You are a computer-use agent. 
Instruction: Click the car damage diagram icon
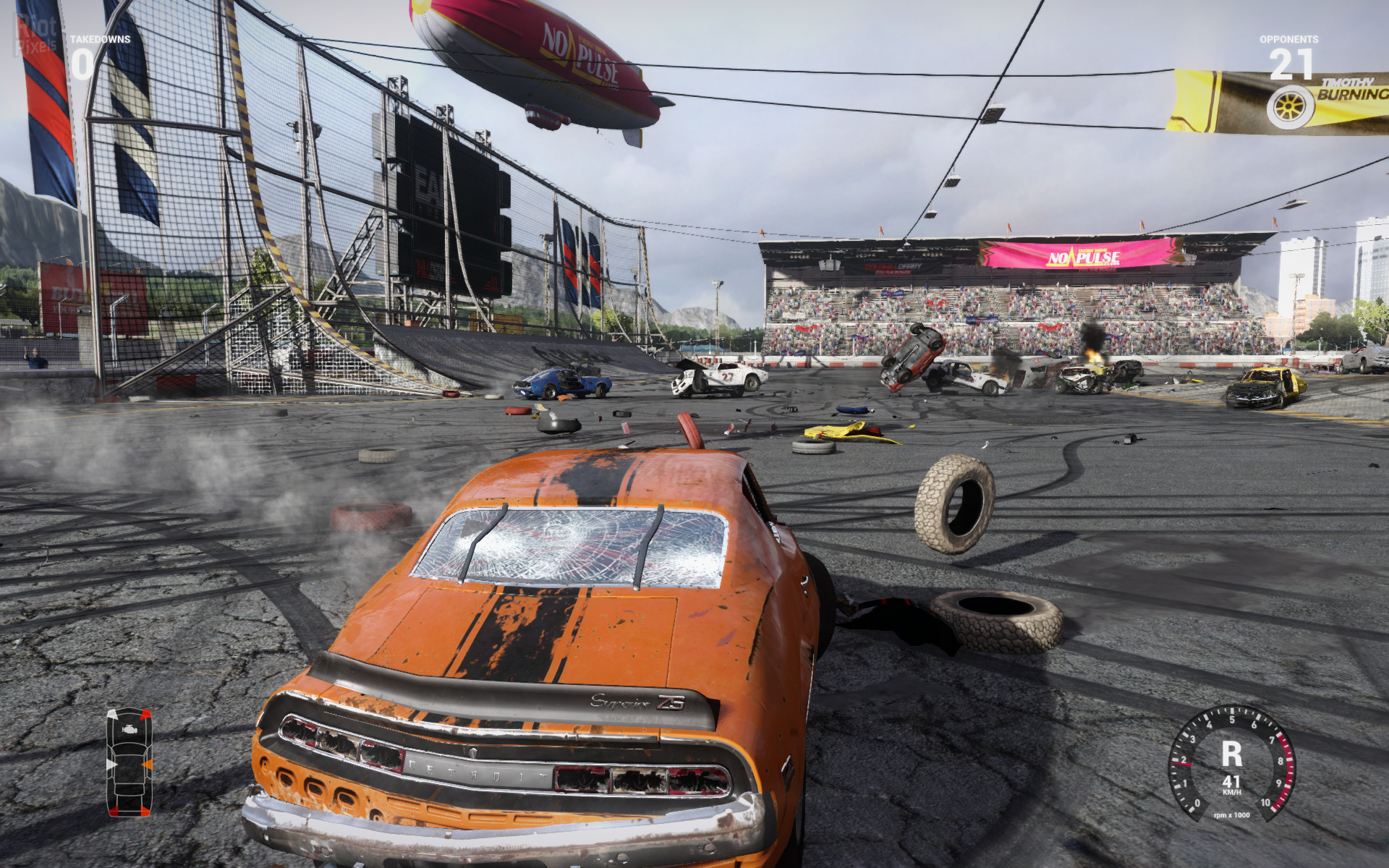click(x=129, y=762)
